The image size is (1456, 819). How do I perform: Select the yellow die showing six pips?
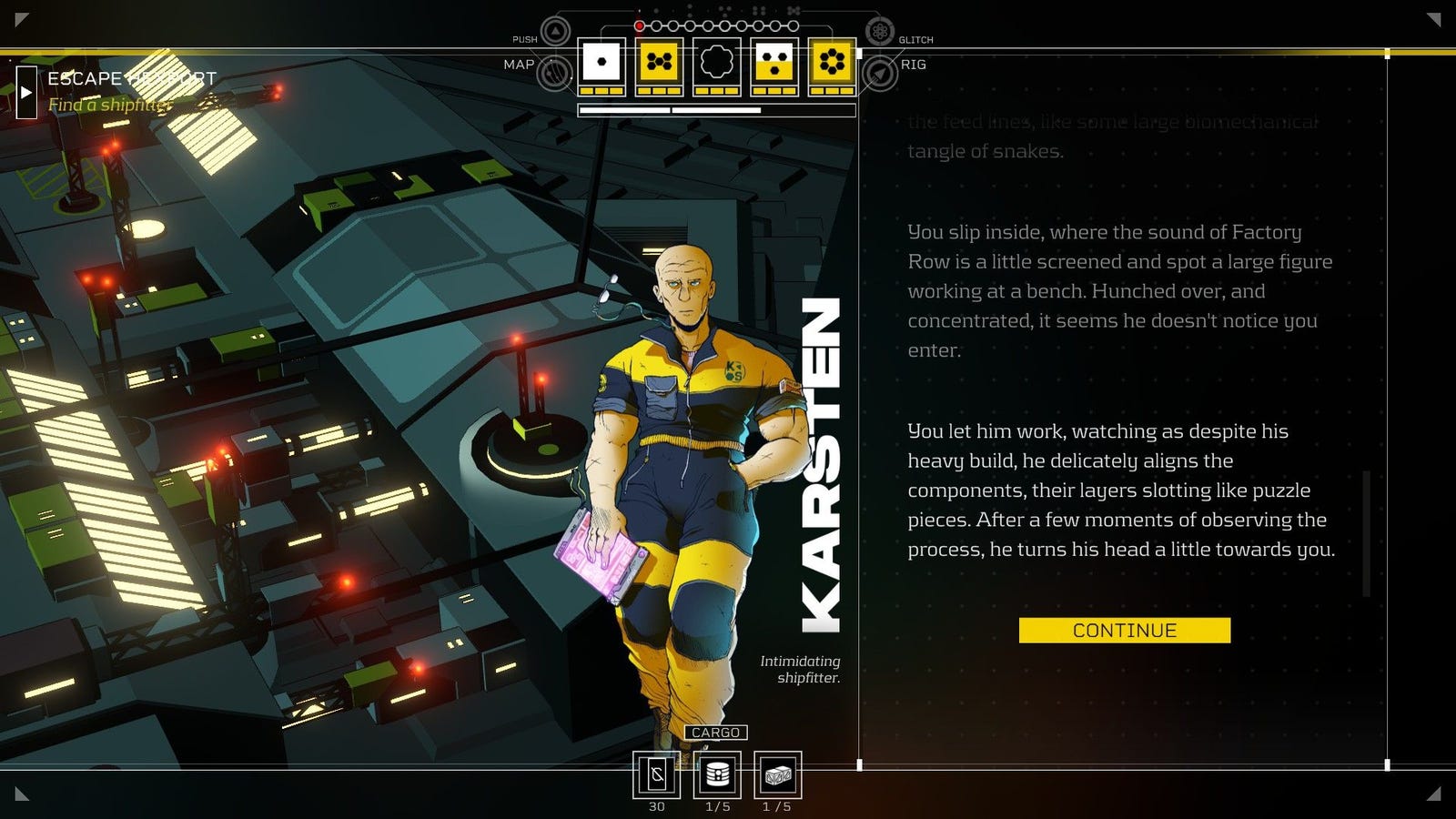coord(832,63)
